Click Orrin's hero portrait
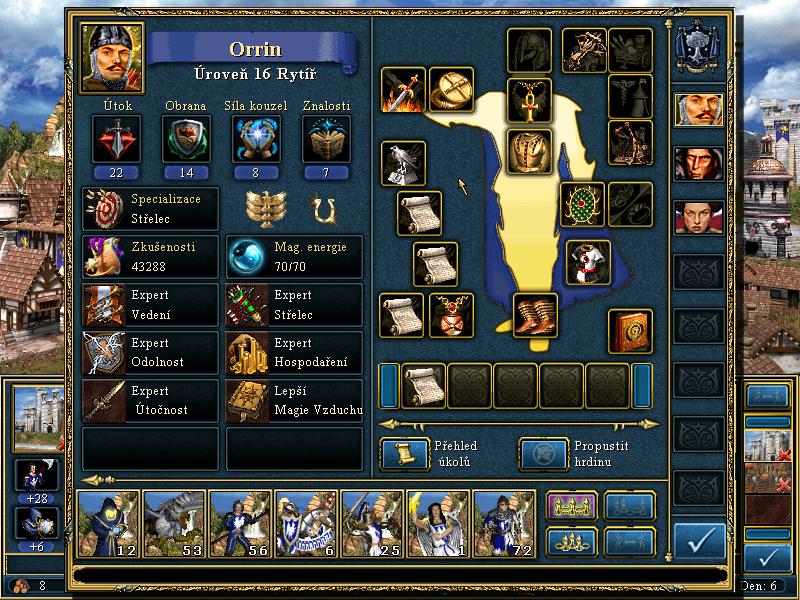 (x=112, y=58)
